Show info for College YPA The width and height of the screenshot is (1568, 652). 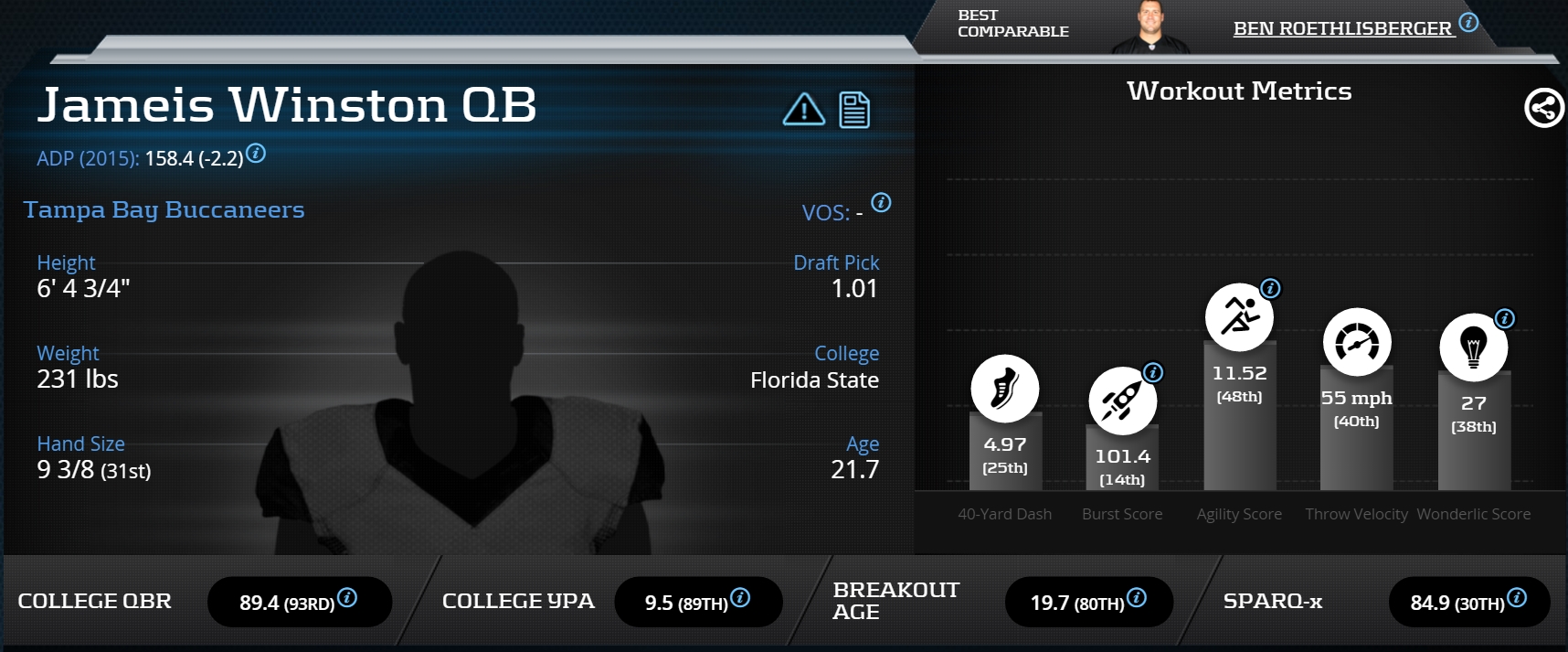[741, 598]
